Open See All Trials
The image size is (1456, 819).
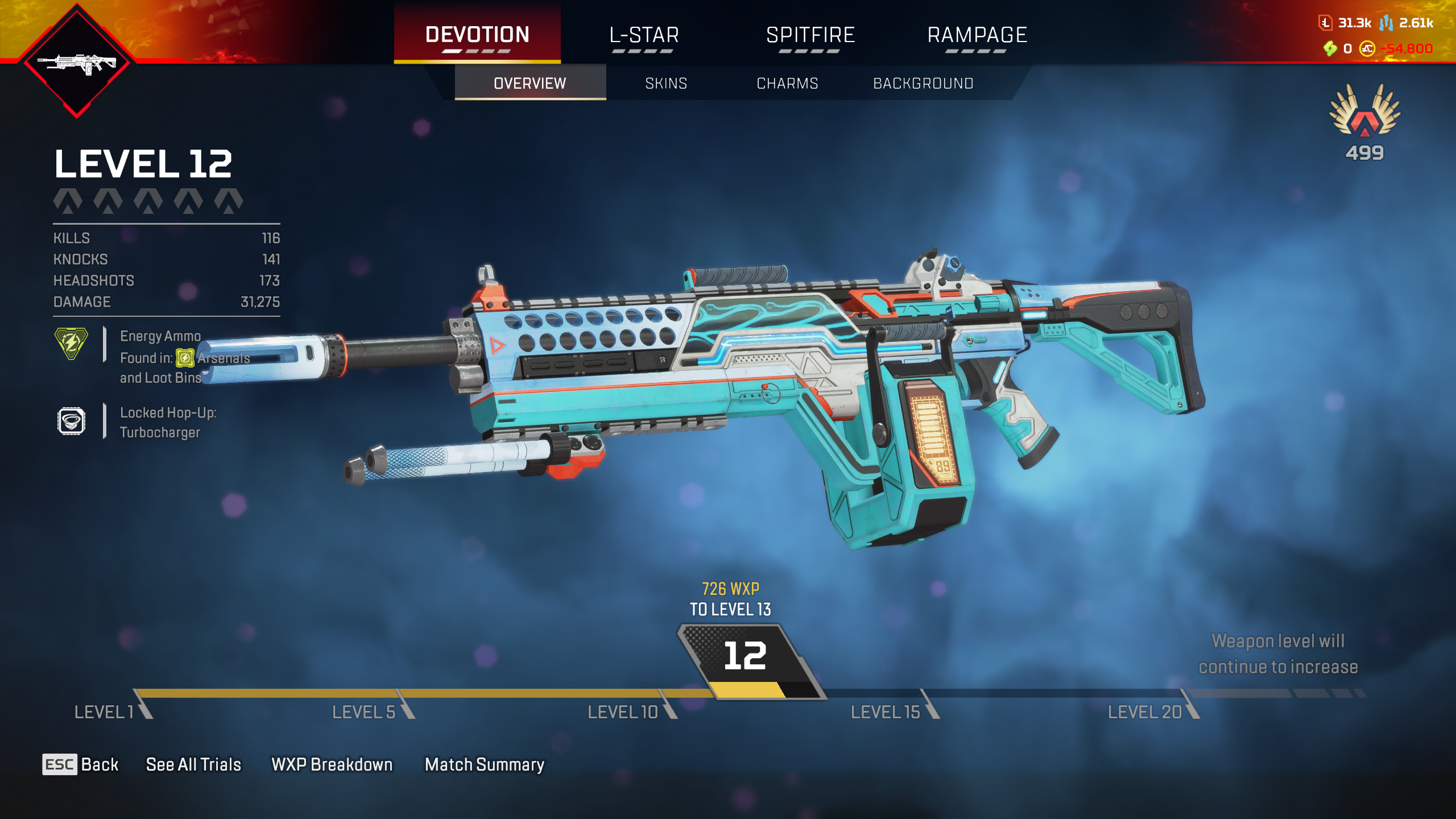193,764
